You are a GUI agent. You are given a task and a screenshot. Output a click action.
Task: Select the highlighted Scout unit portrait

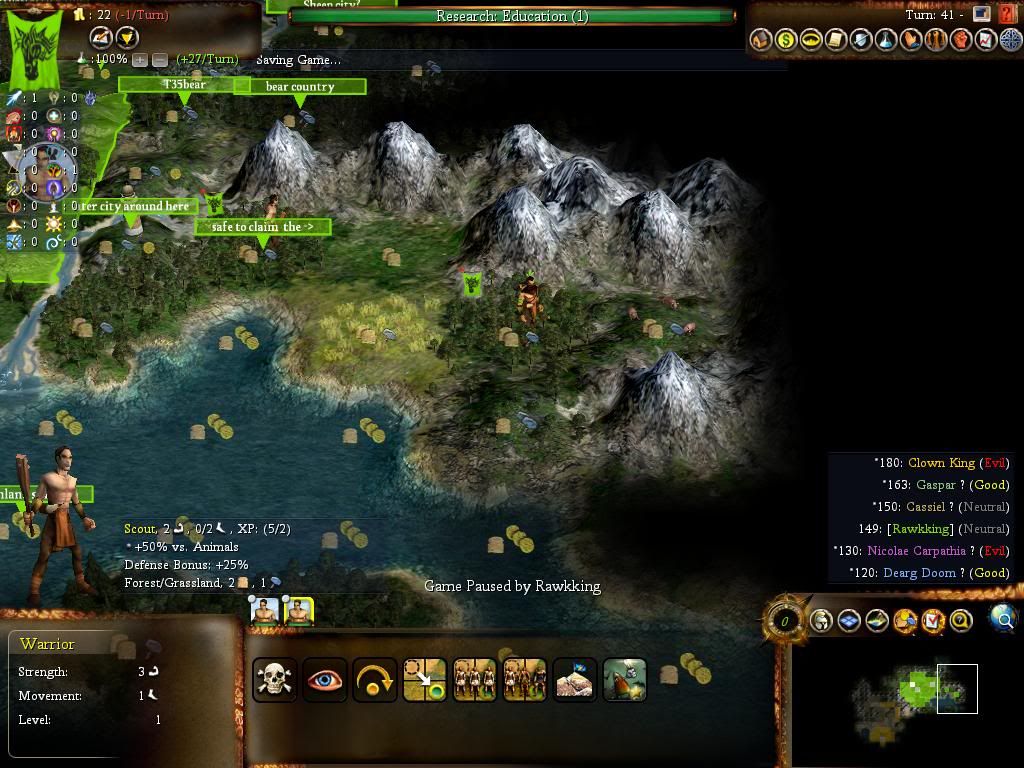tap(299, 611)
